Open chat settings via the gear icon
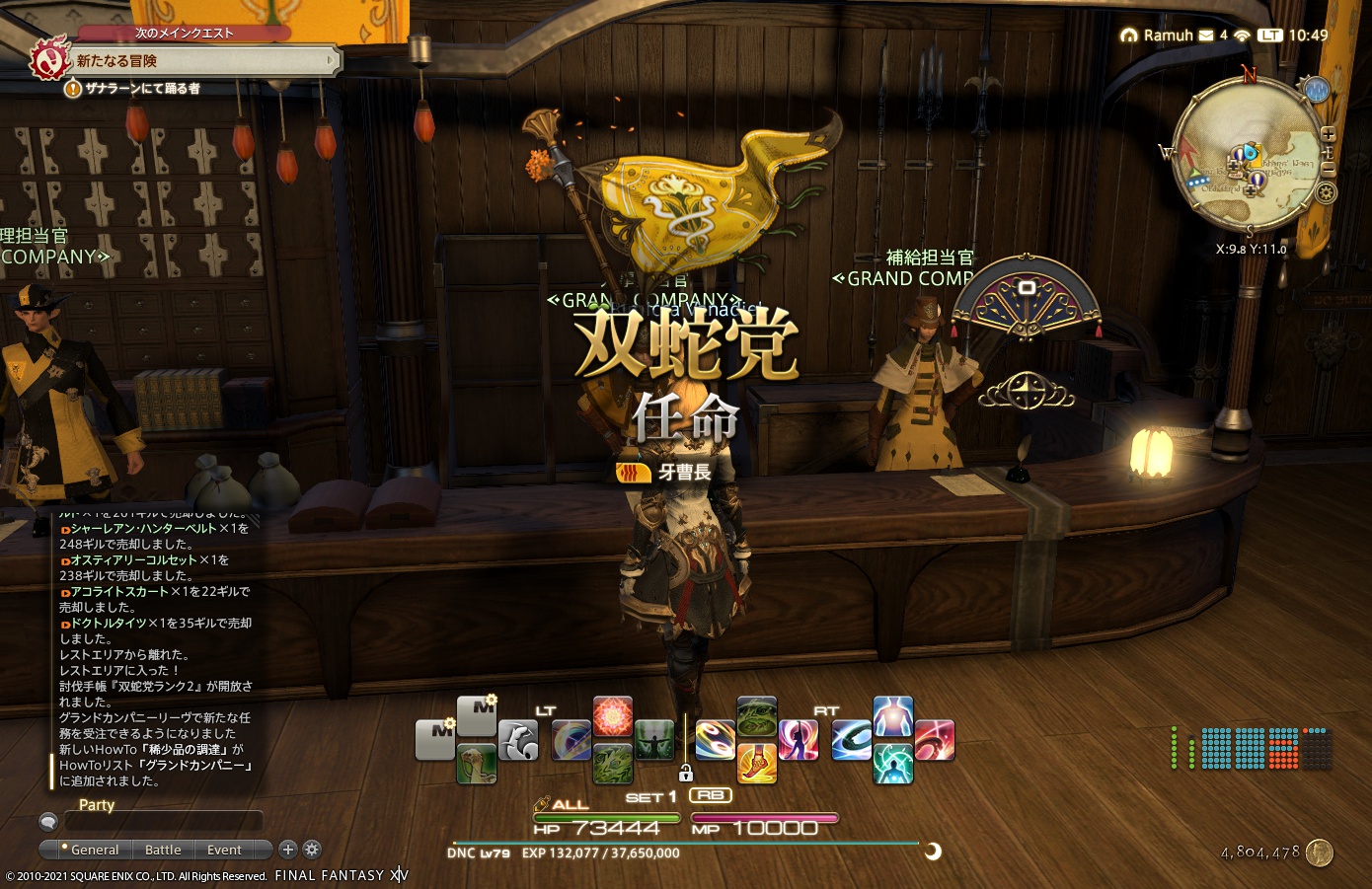This screenshot has width=1372, height=889. click(312, 850)
